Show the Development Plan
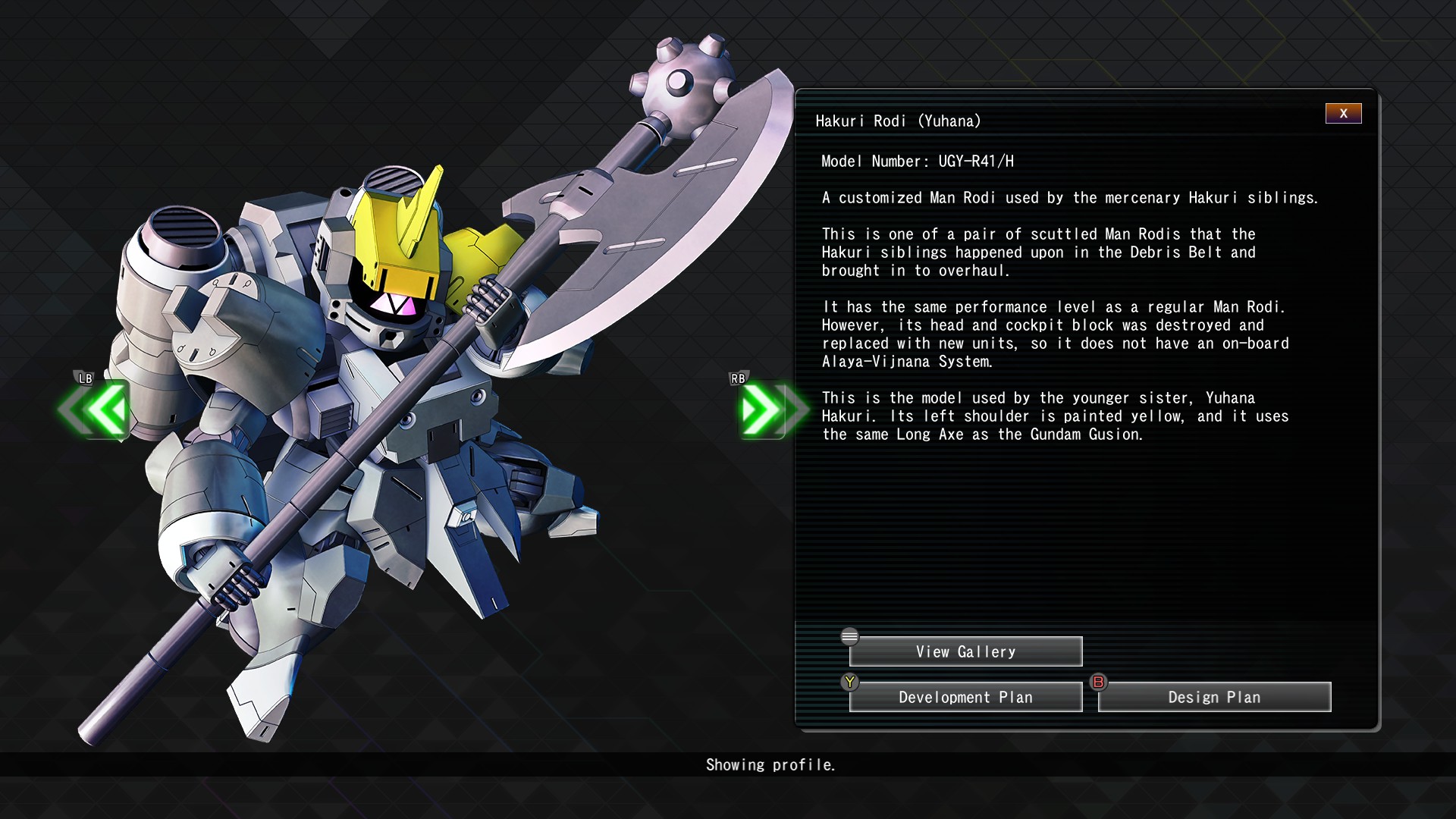Screen dimensions: 1456x819 [x=965, y=698]
